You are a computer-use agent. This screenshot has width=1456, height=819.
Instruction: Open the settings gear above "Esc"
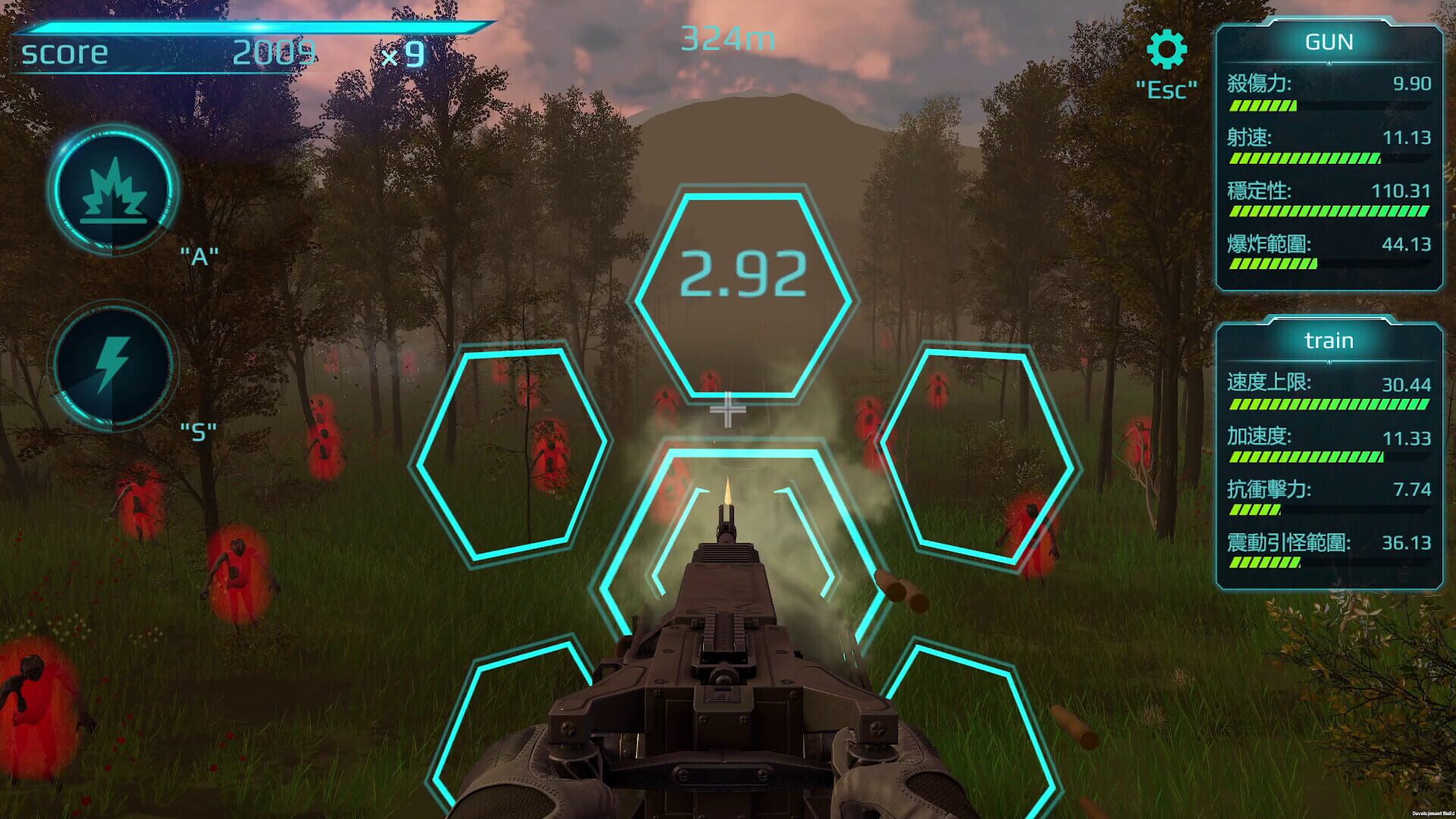(1168, 49)
